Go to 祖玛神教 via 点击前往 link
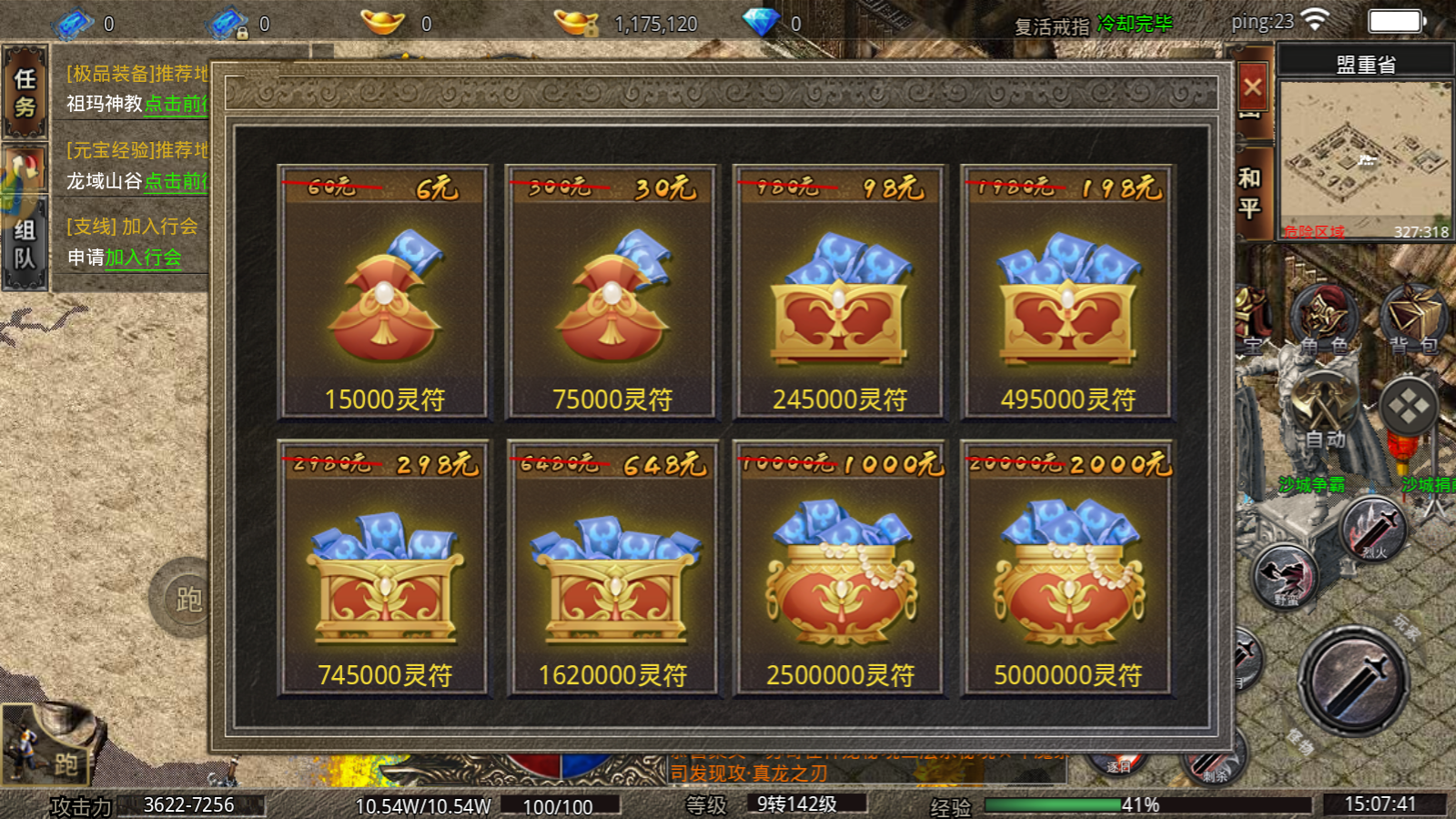The height and width of the screenshot is (819, 1456). (x=176, y=105)
